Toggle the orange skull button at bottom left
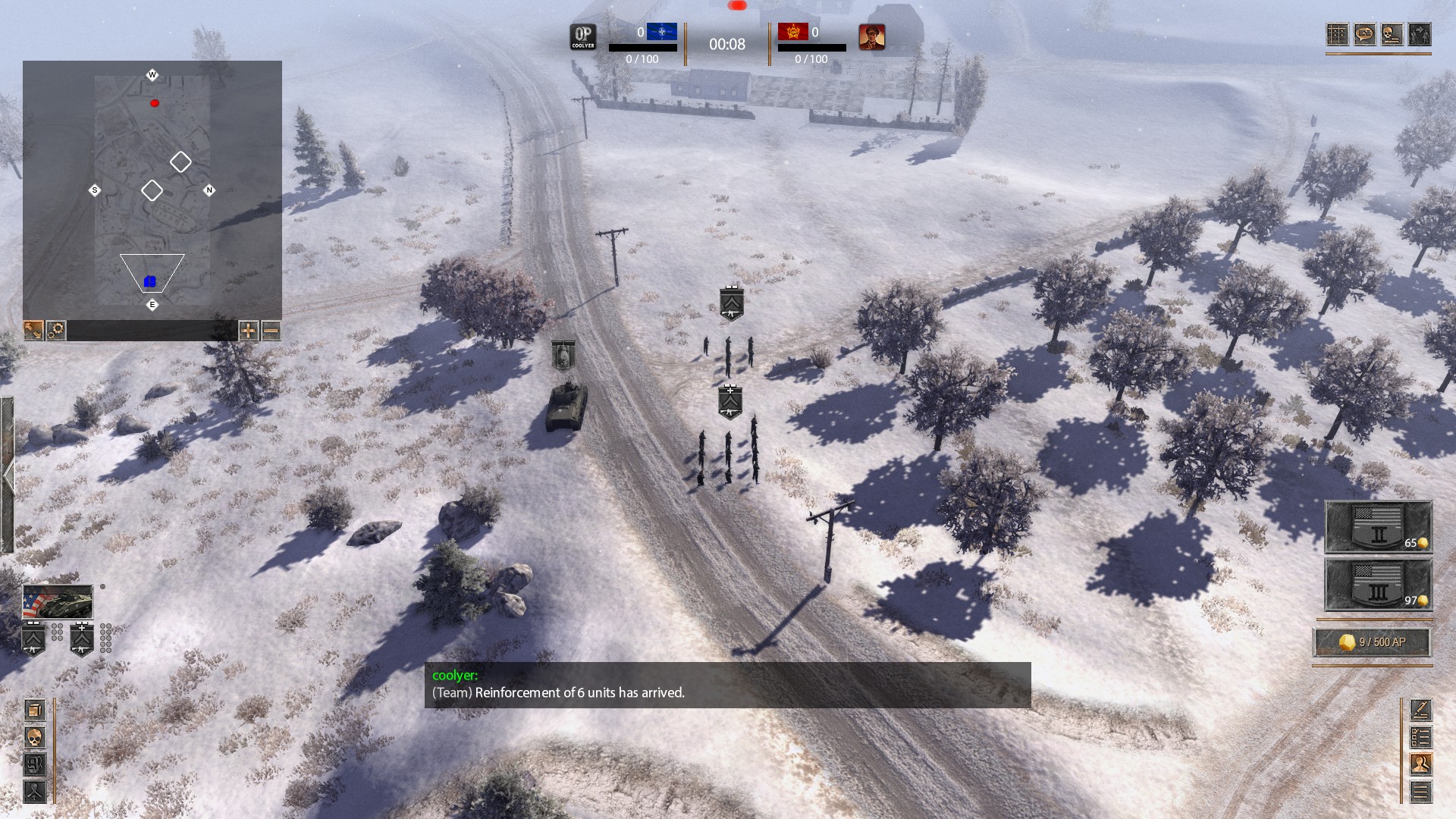The image size is (1456, 819). tap(35, 737)
